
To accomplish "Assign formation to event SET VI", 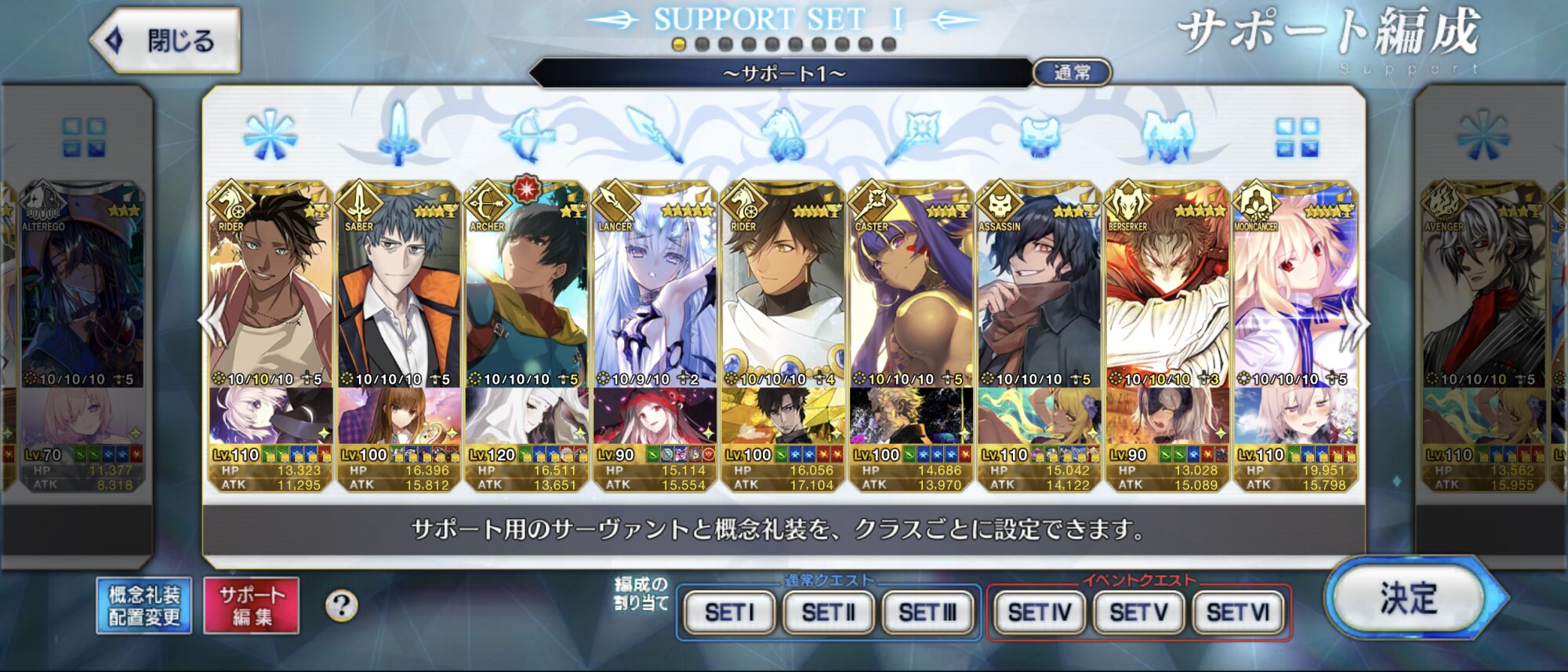I will [x=1238, y=612].
